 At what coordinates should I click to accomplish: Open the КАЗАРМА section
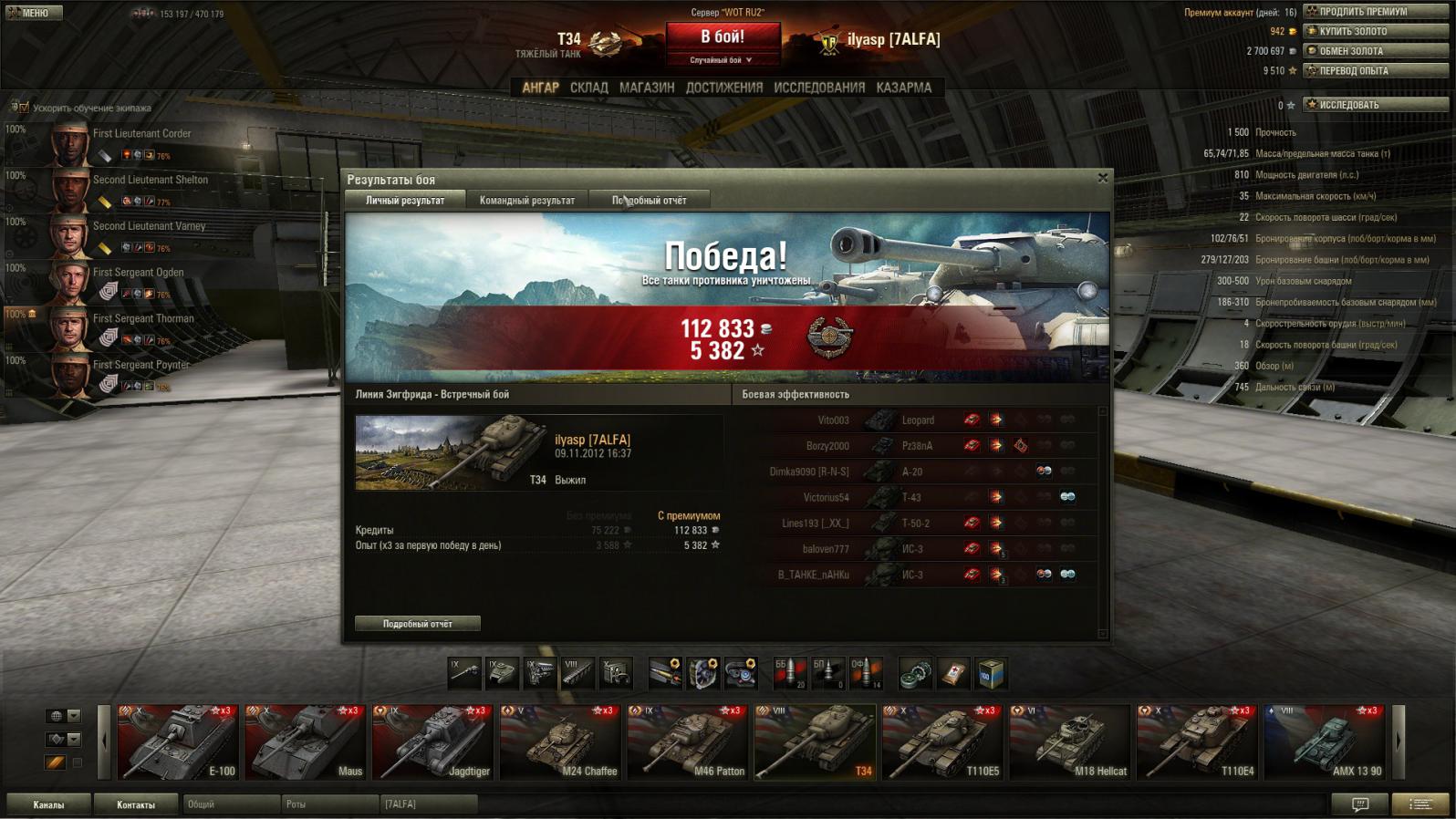(904, 88)
